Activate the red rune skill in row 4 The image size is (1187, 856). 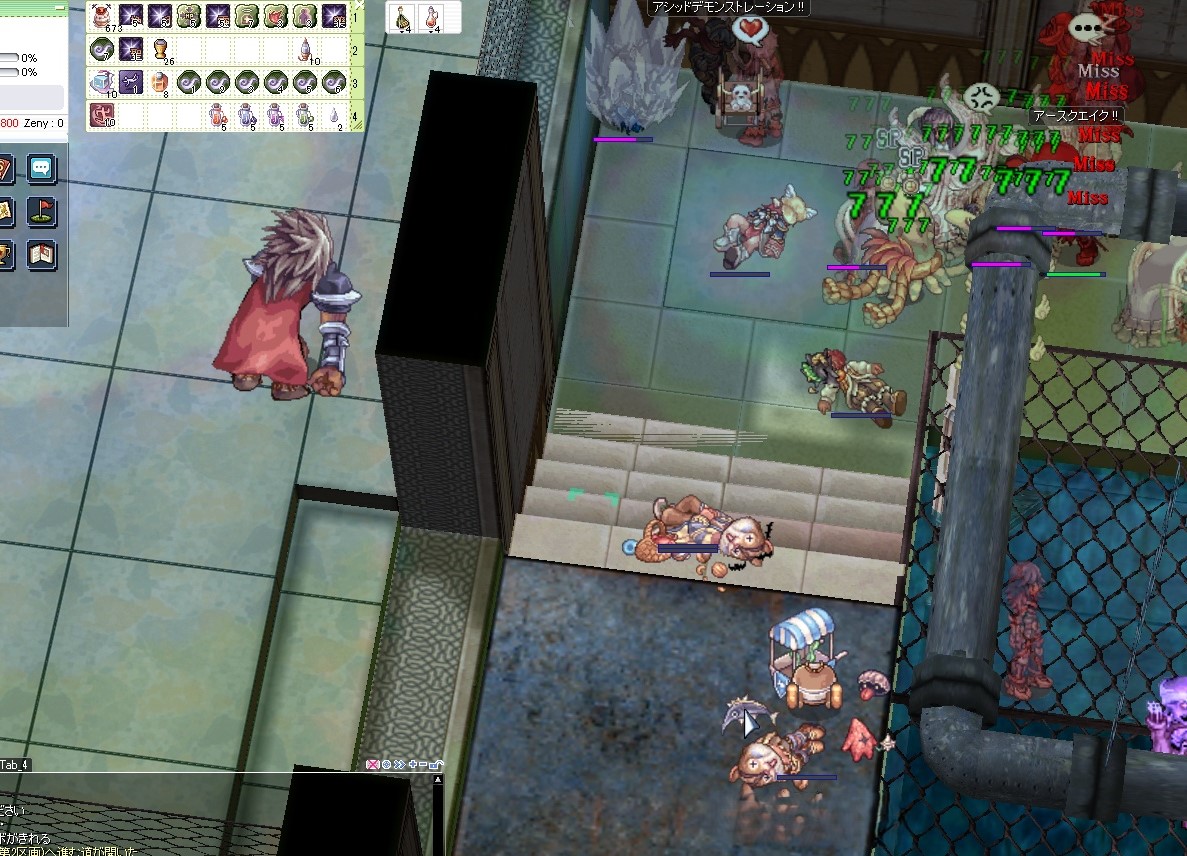103,115
